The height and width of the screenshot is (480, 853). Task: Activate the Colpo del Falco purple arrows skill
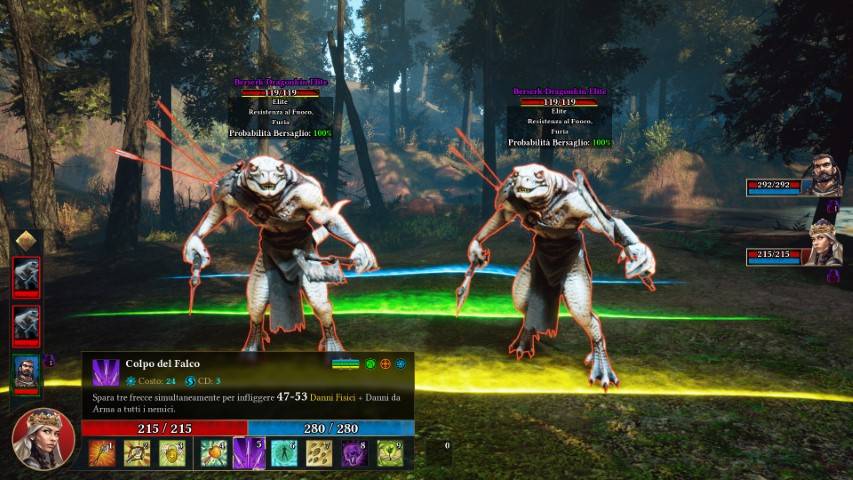[x=248, y=453]
